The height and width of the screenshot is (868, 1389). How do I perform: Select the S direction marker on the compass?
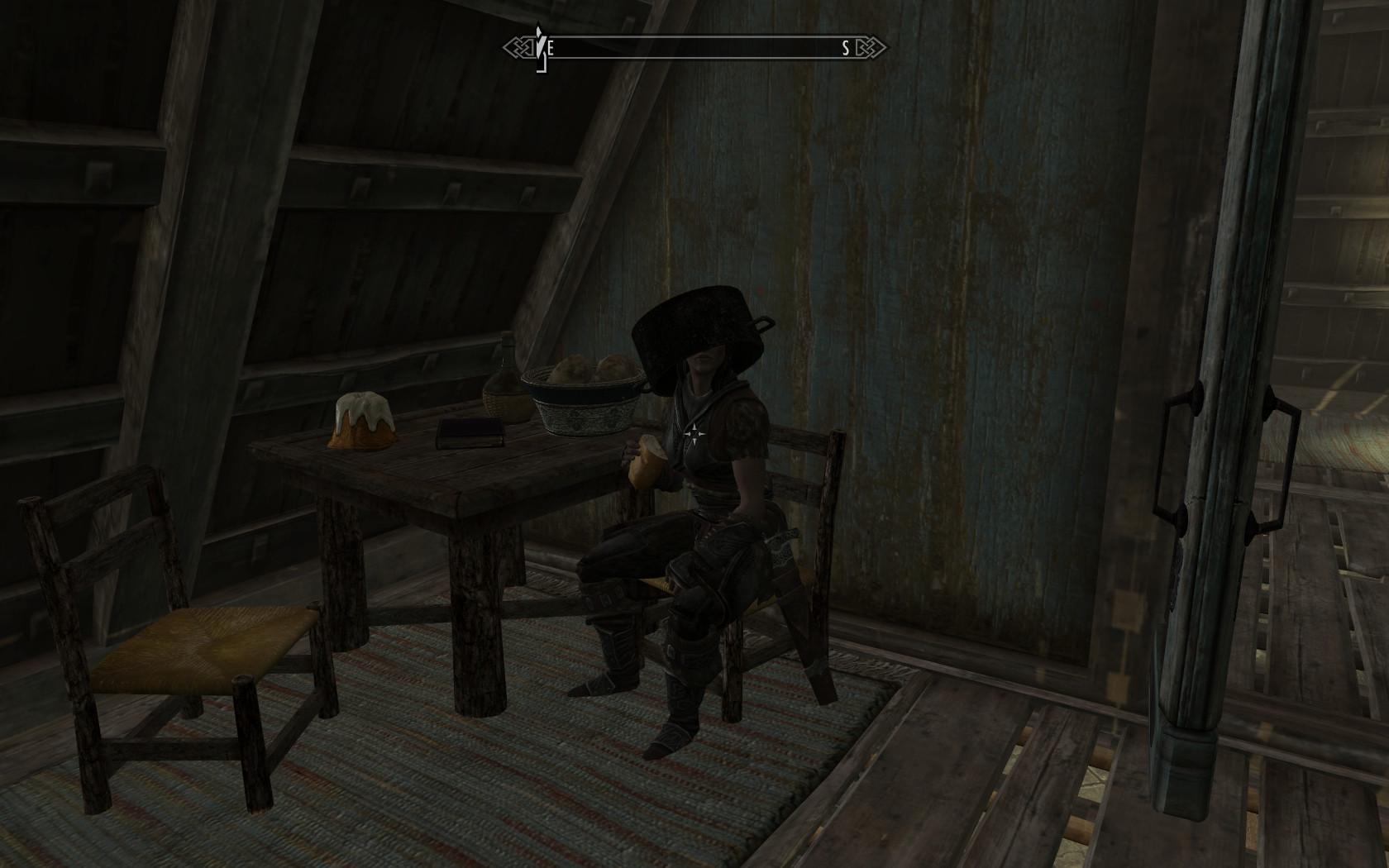[844, 50]
